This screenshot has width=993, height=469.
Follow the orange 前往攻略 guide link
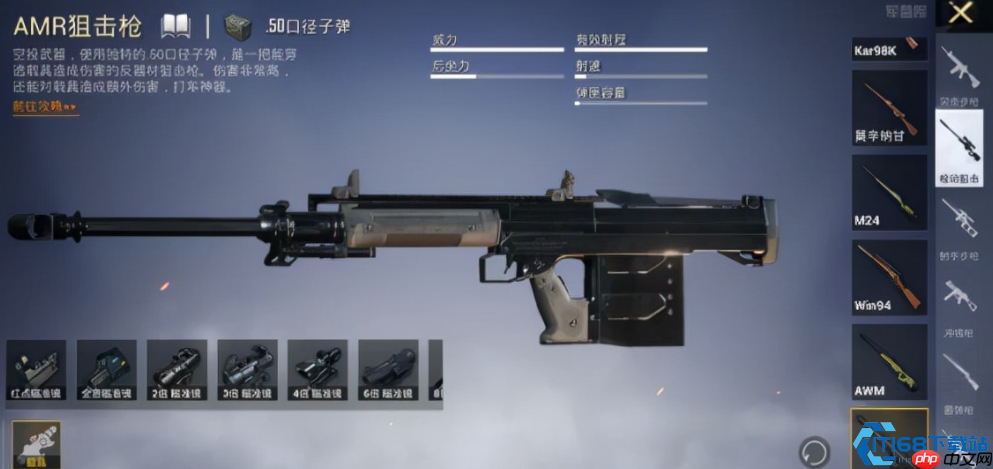point(45,107)
